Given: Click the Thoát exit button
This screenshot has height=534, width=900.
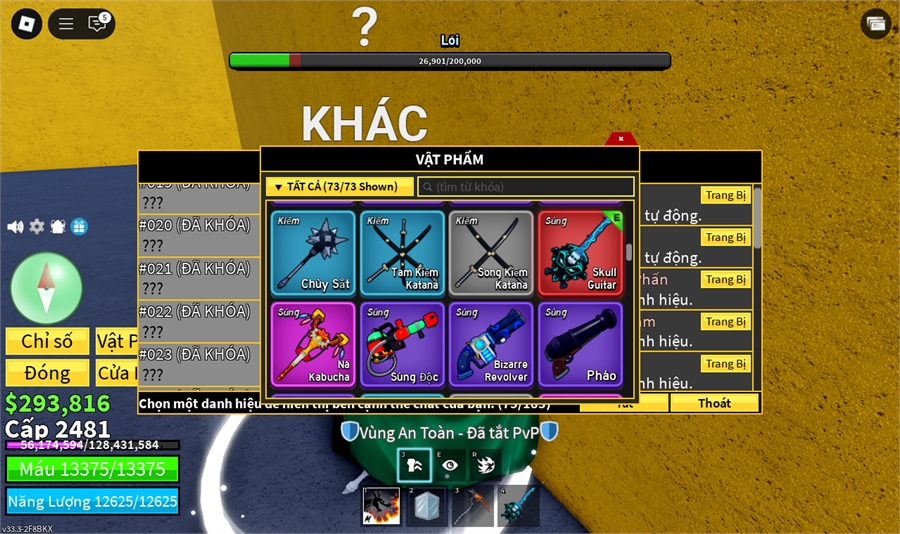Looking at the screenshot, I should click(x=714, y=403).
